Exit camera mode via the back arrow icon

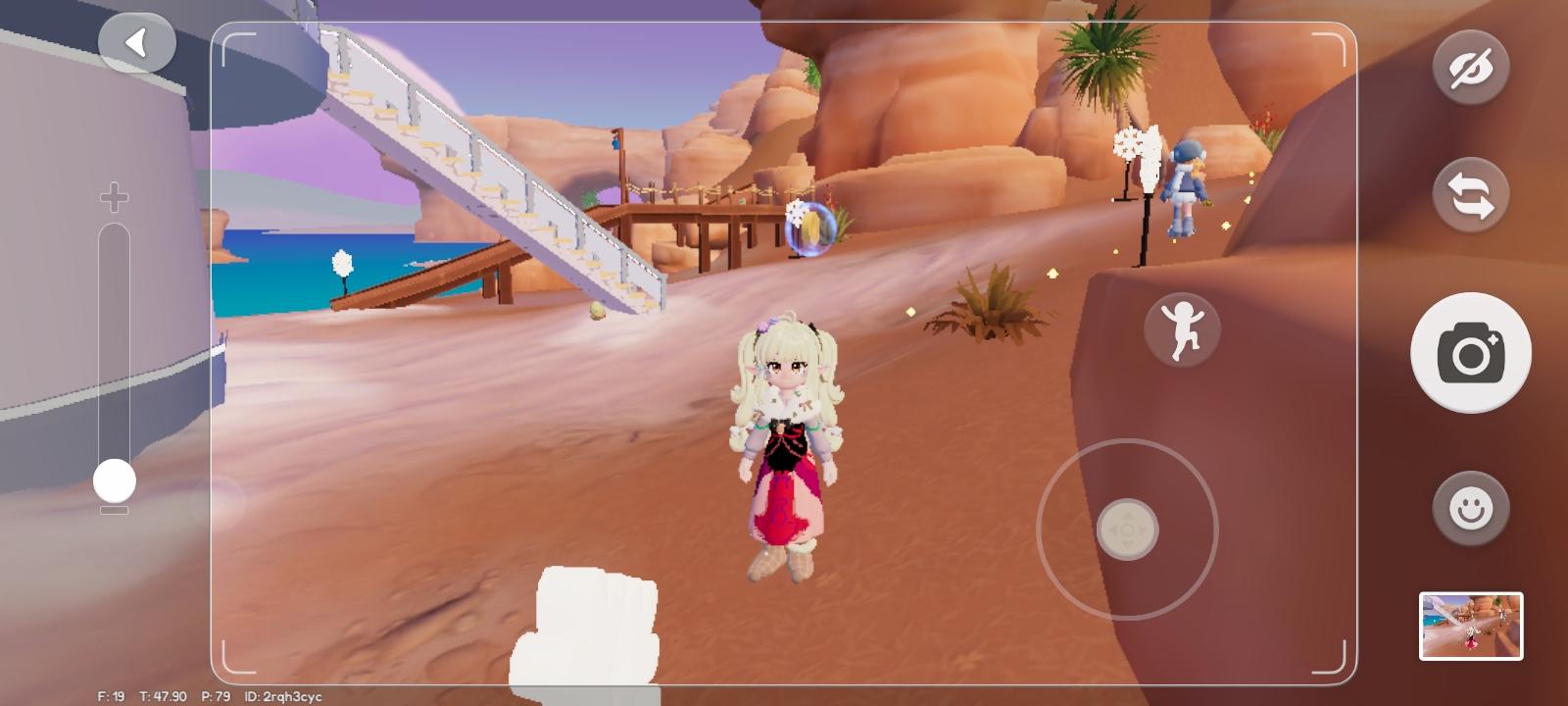[x=137, y=40]
